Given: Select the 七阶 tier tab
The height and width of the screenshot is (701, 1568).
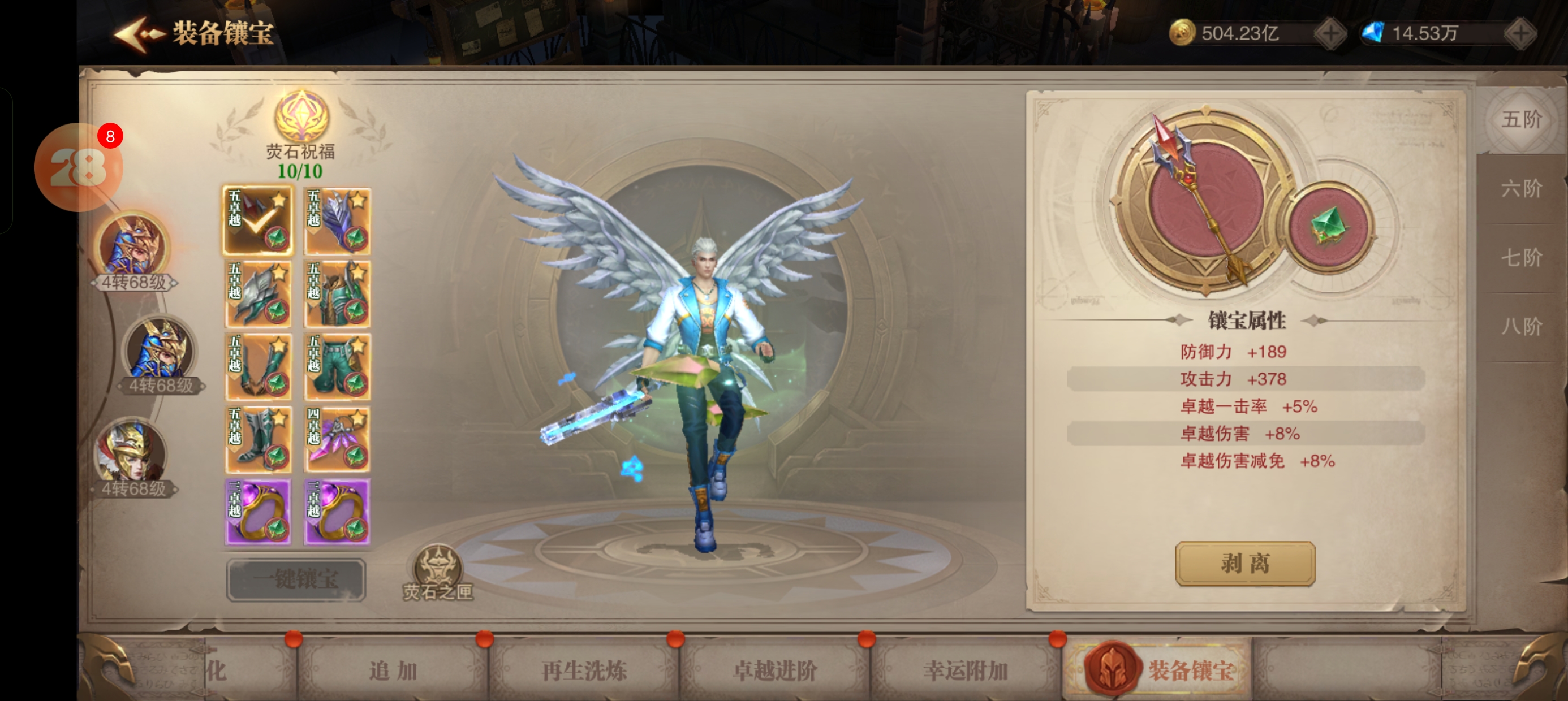Looking at the screenshot, I should point(1521,257).
